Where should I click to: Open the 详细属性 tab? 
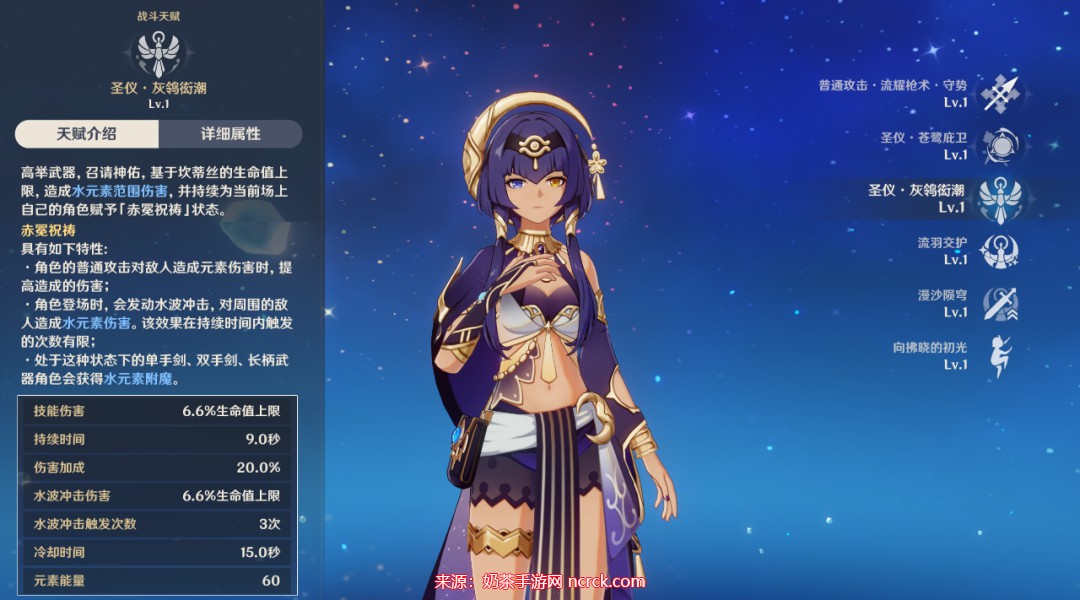click(x=230, y=134)
